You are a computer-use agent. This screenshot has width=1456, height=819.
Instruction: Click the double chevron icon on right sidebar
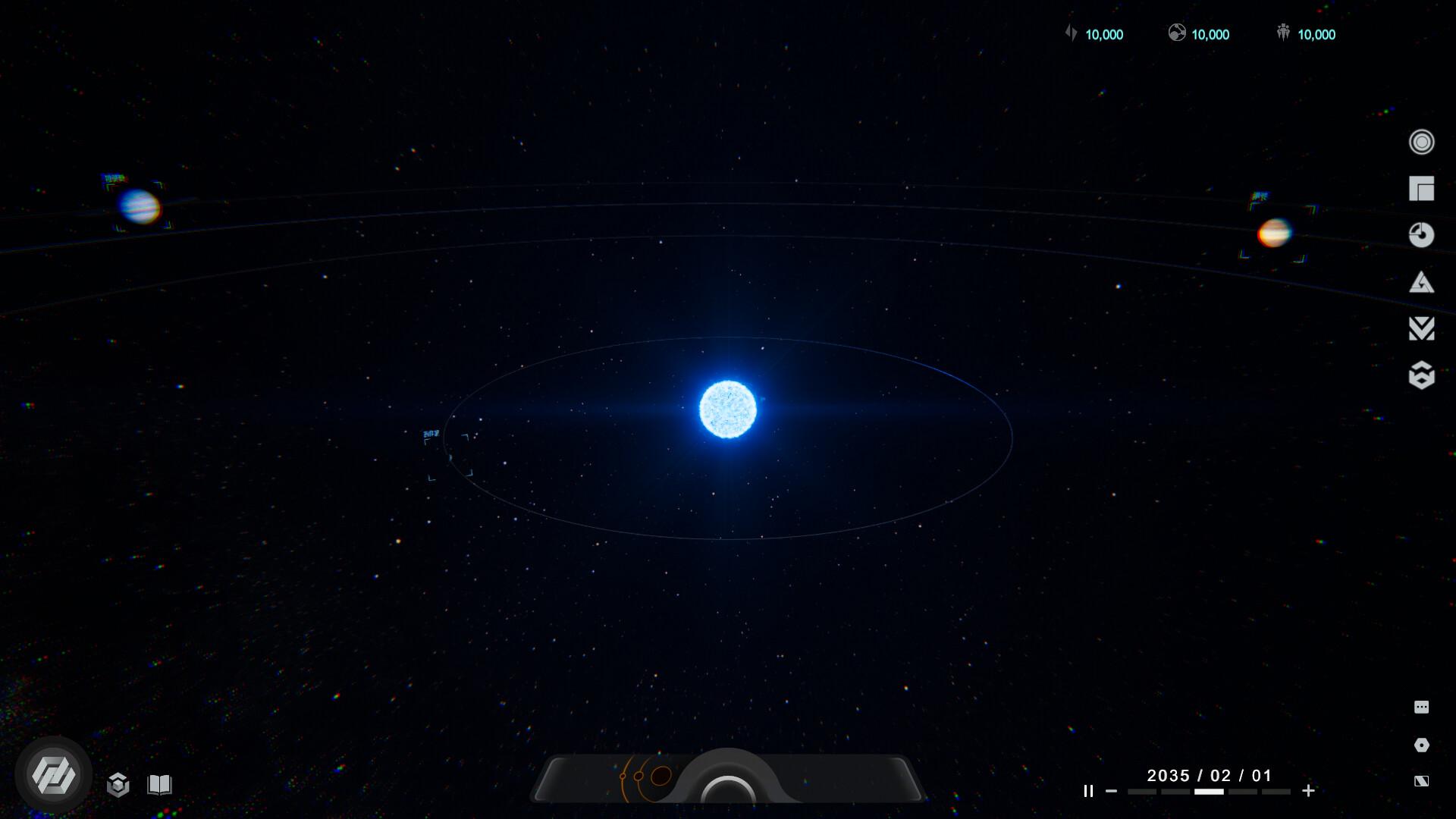pos(1423,328)
